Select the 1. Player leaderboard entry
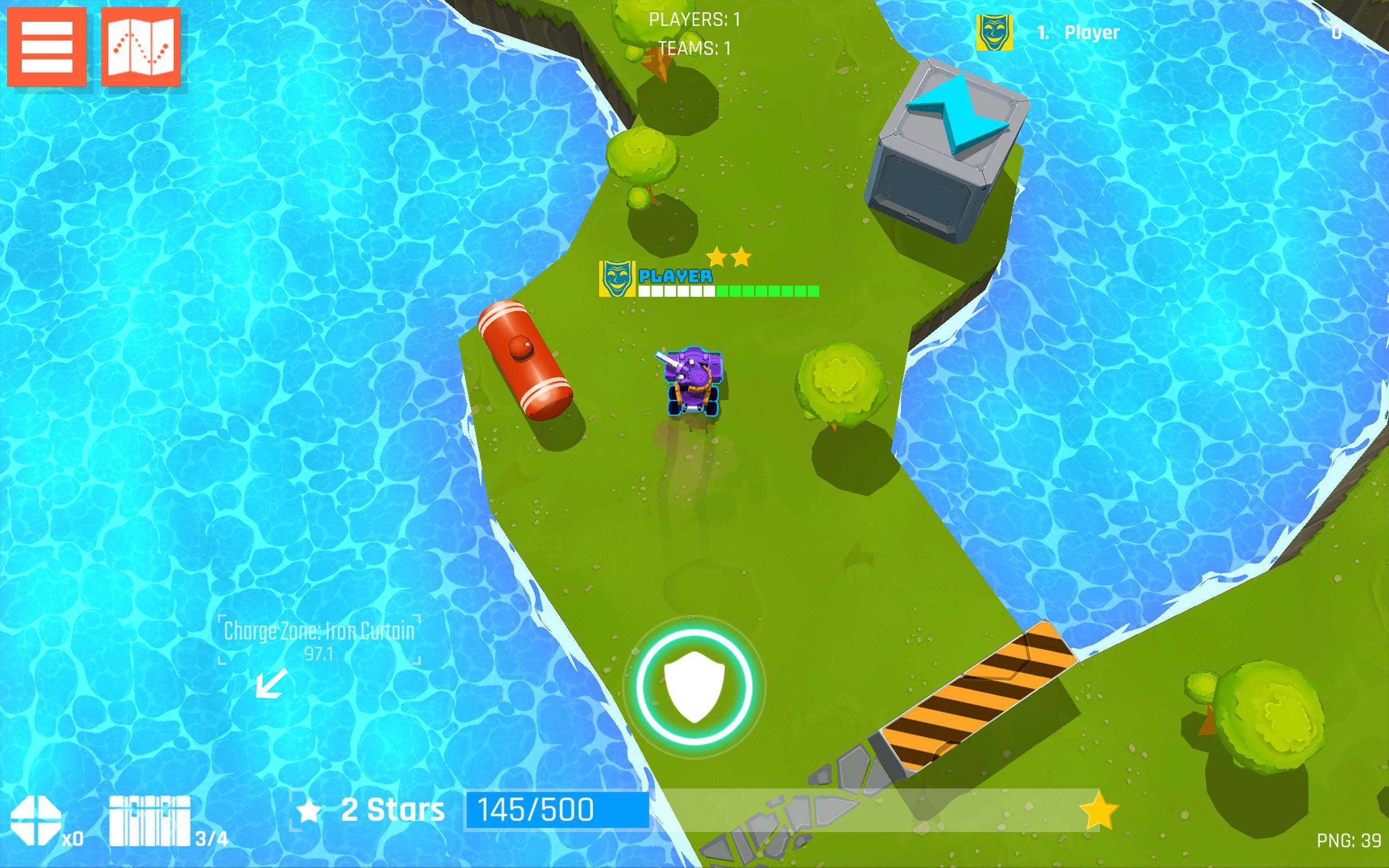Viewport: 1389px width, 868px height. tap(1079, 31)
